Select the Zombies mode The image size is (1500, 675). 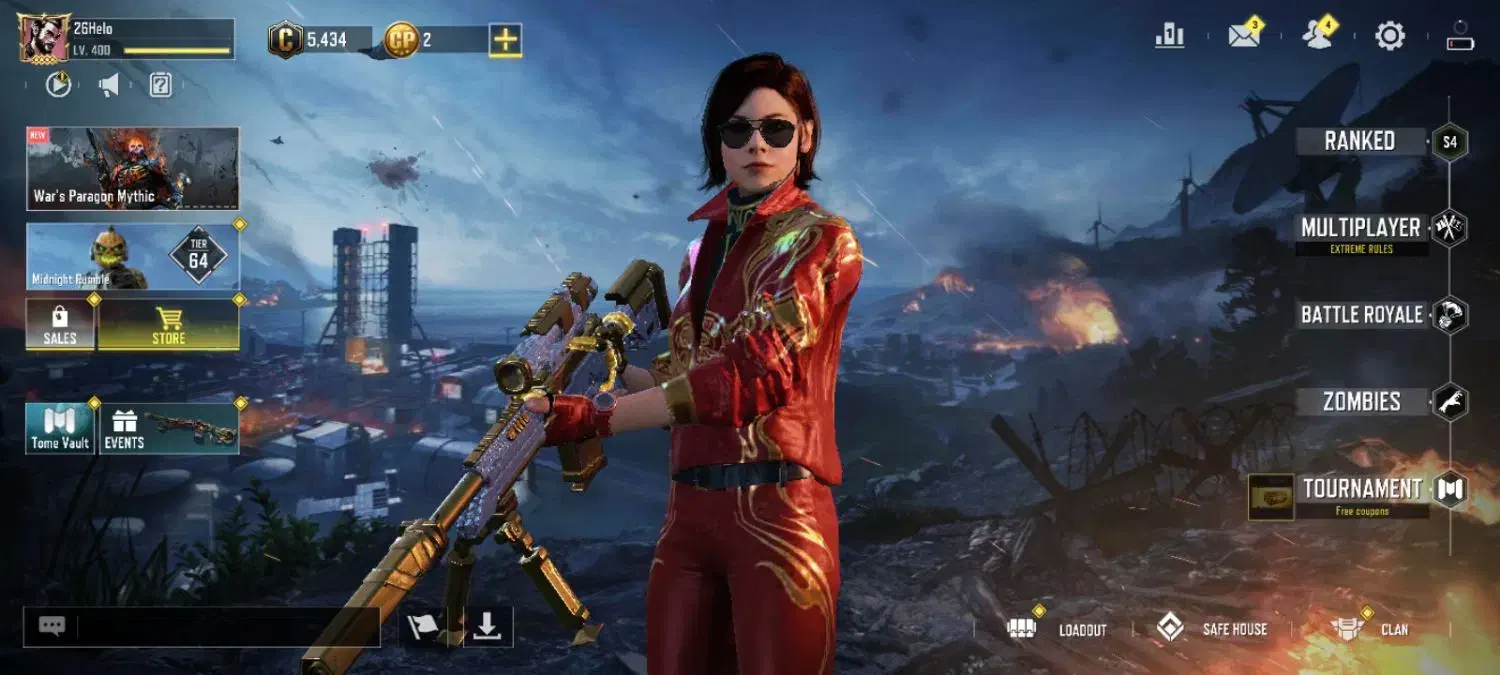(x=1361, y=402)
